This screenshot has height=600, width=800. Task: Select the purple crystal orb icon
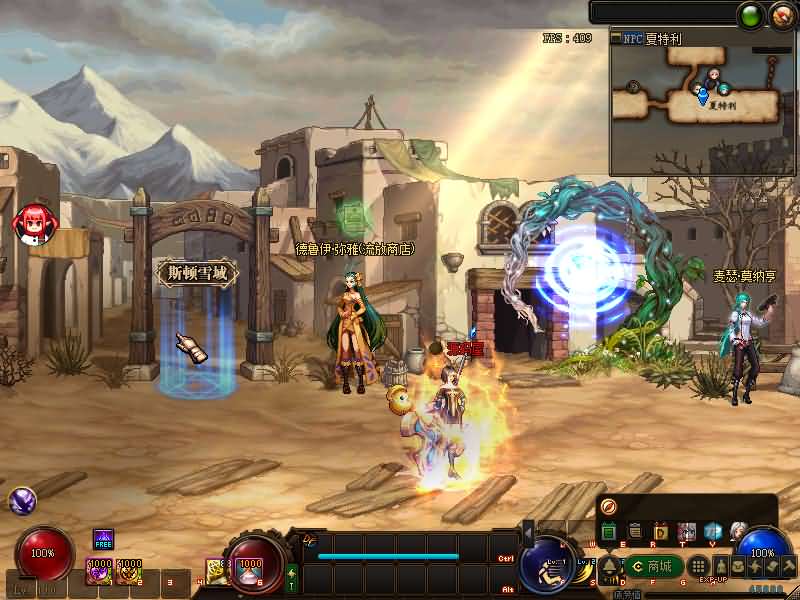pos(22,501)
